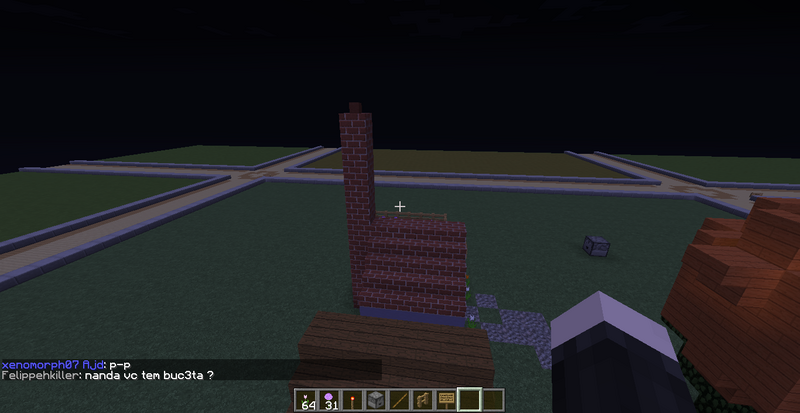Select the gray stone block slot

(x=375, y=400)
